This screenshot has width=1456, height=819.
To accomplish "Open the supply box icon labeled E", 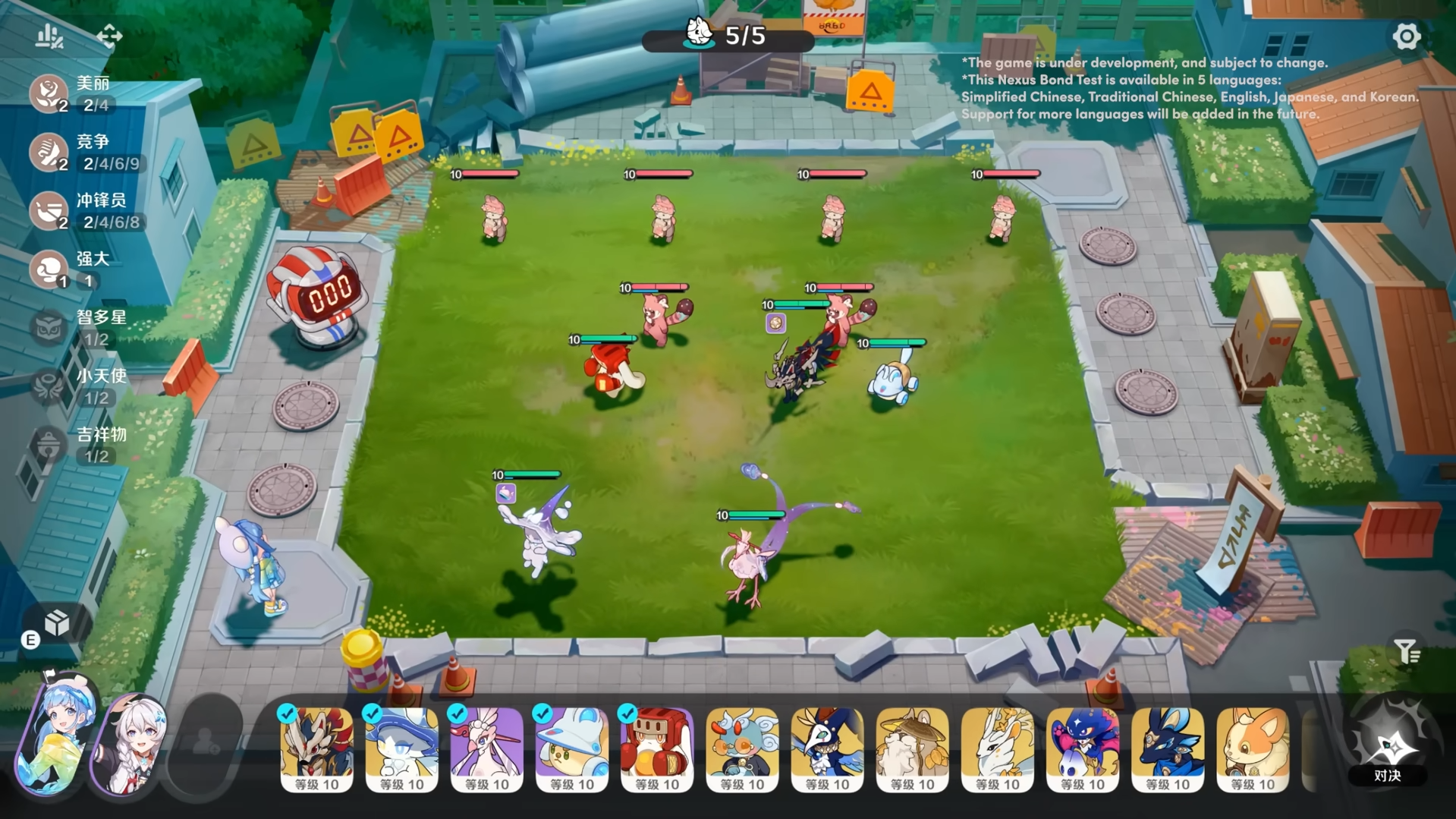I will coord(57,622).
